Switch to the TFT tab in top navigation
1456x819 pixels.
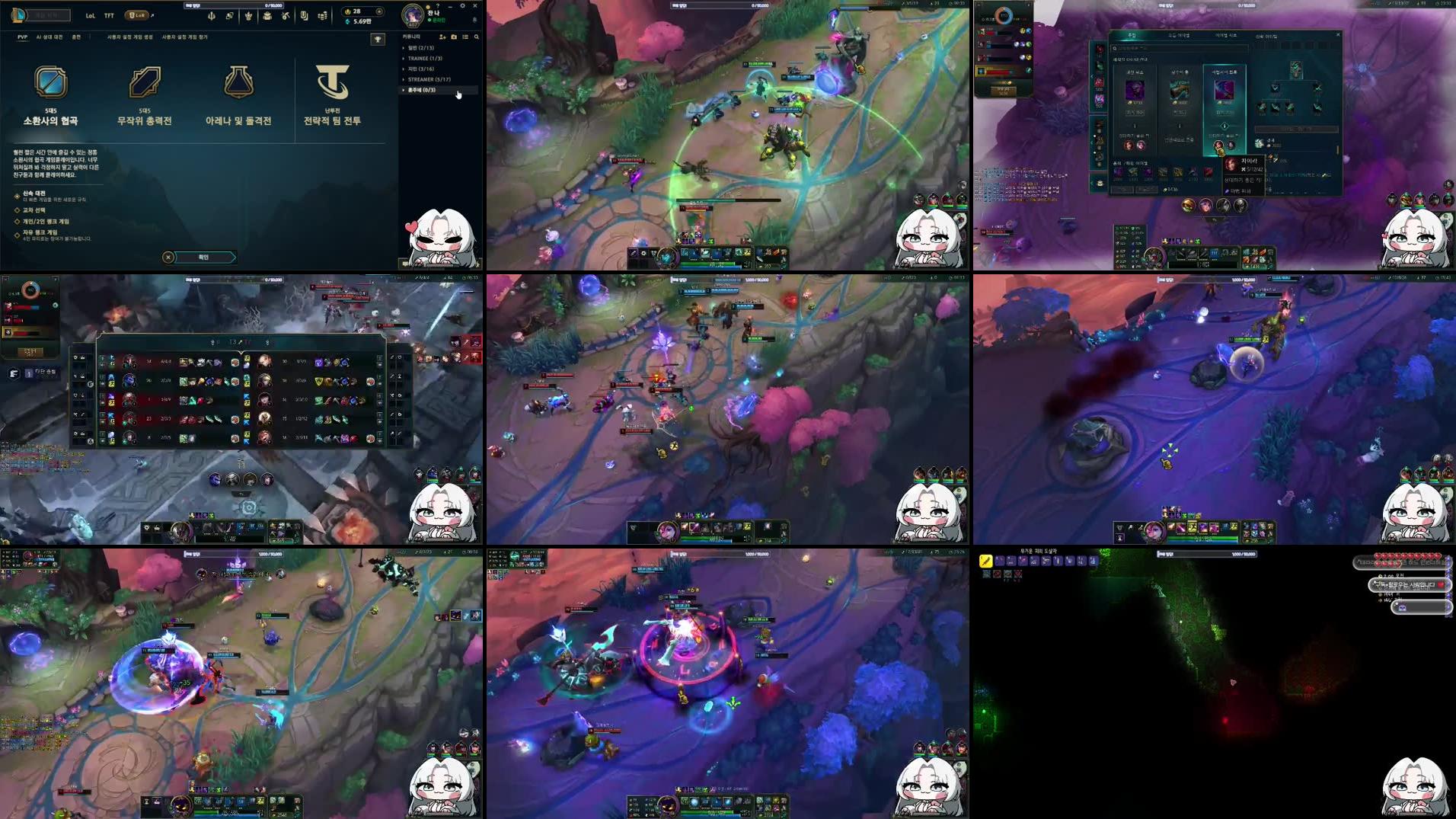pyautogui.click(x=109, y=14)
